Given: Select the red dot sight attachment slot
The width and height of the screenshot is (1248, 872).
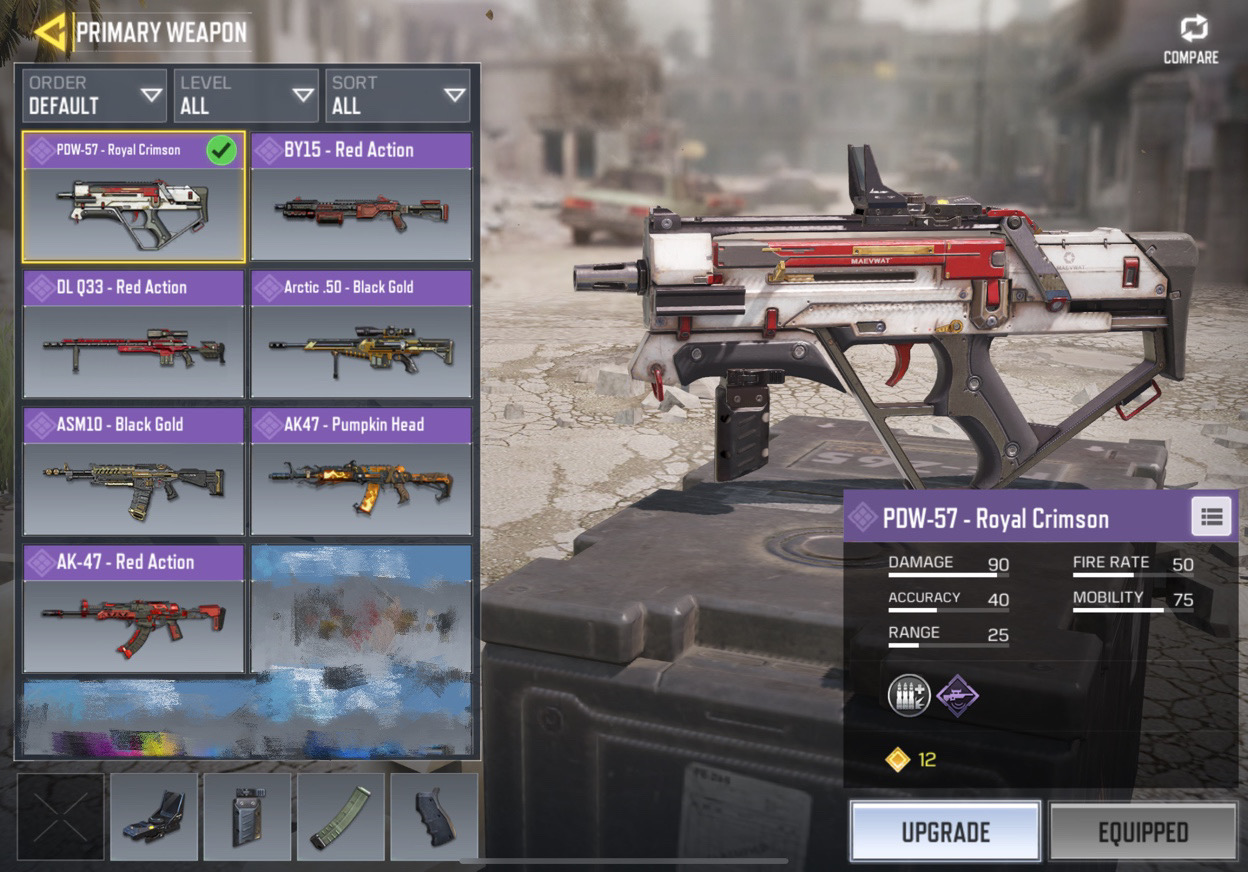Looking at the screenshot, I should (x=153, y=817).
